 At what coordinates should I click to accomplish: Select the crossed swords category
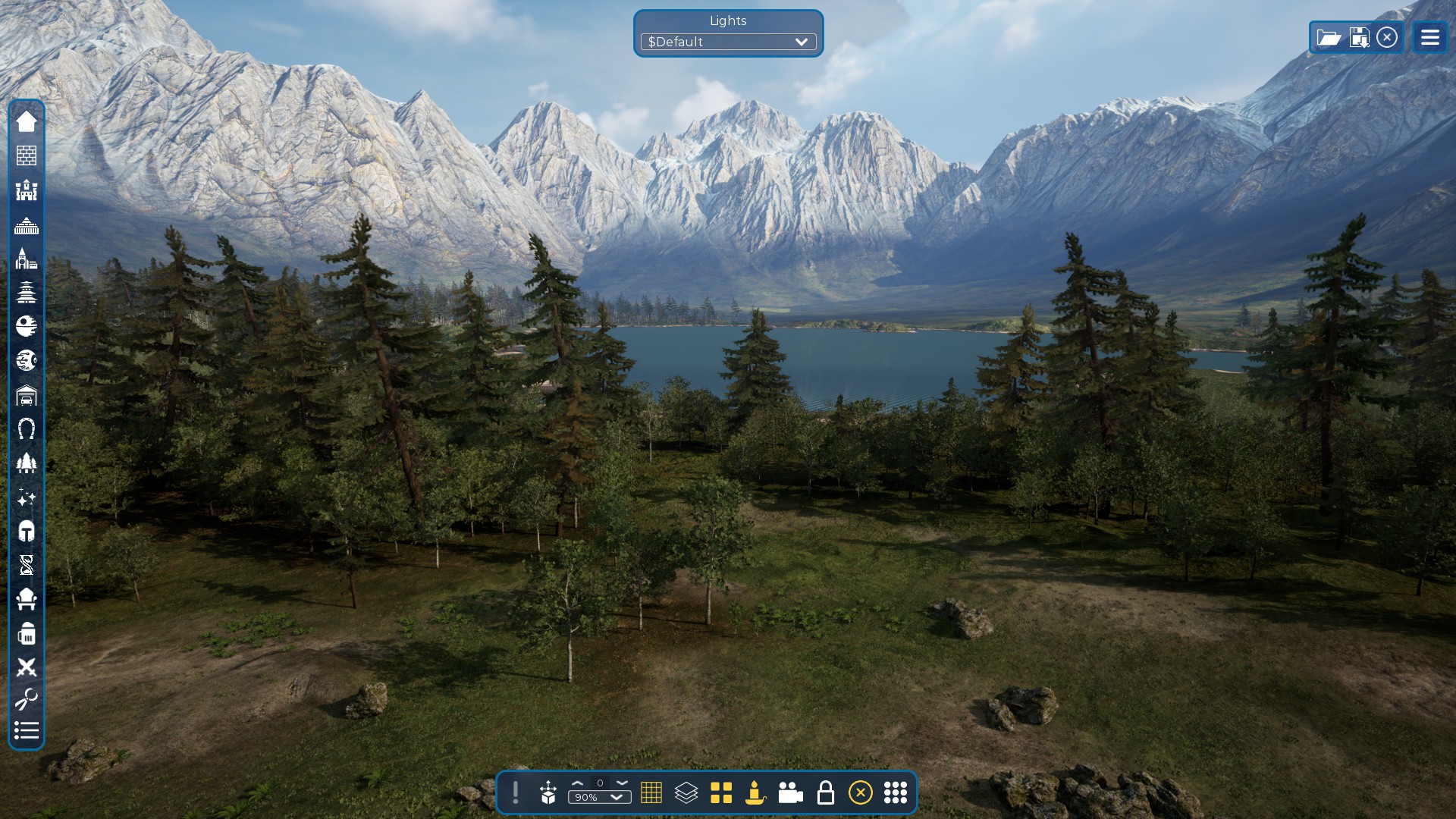[27, 667]
